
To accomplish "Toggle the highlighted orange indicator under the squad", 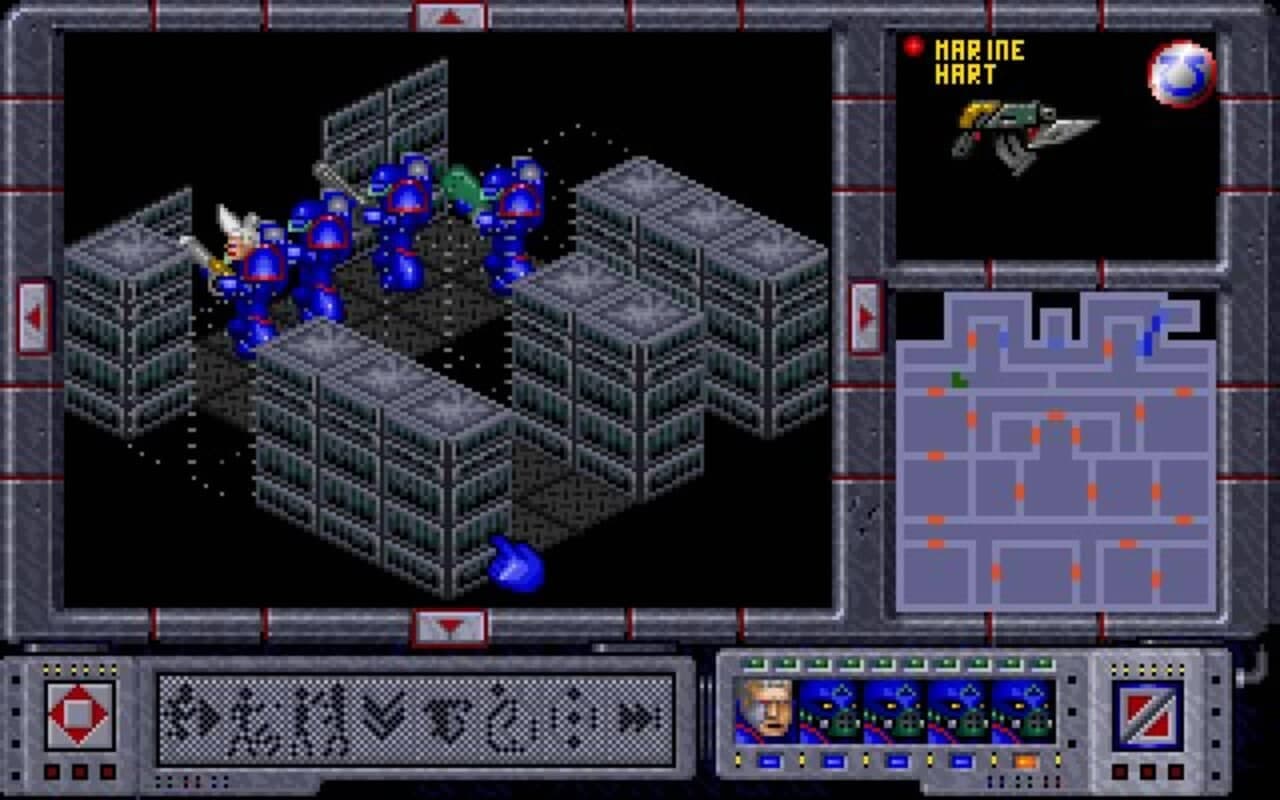I will point(1027,762).
